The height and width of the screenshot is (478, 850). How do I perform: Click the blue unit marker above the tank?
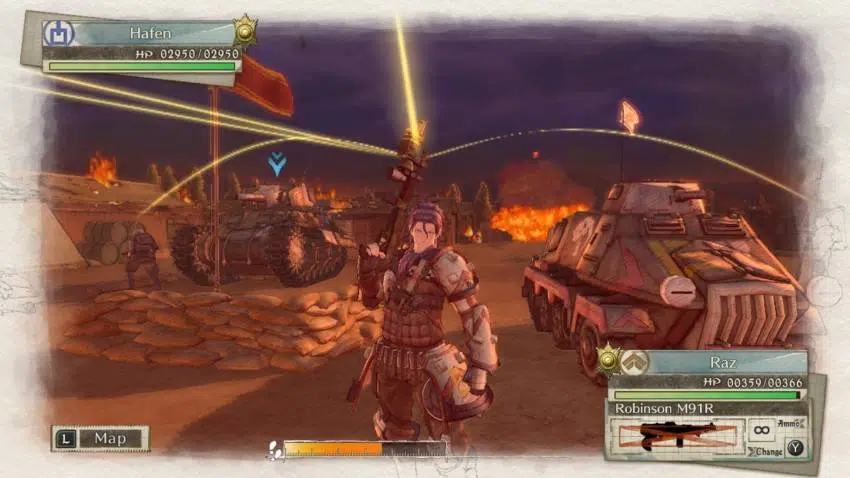click(277, 164)
